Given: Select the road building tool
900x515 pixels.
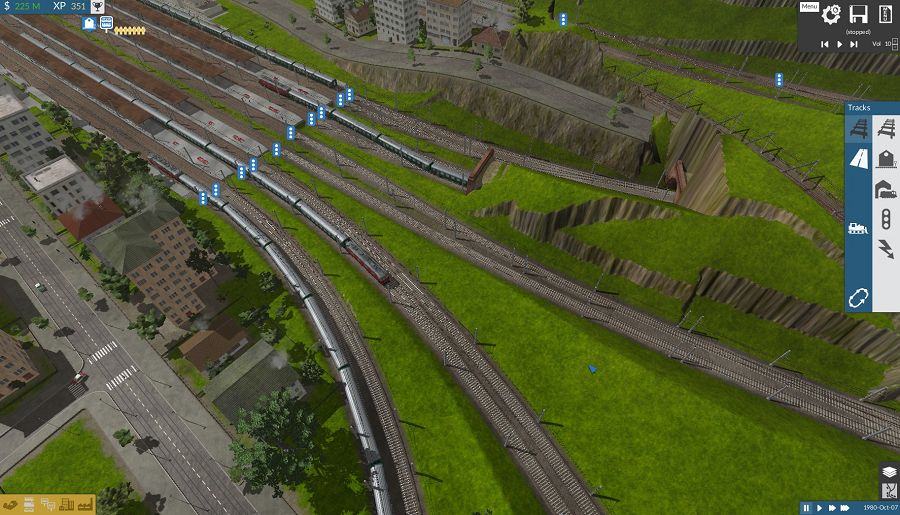Looking at the screenshot, I should point(859,158).
